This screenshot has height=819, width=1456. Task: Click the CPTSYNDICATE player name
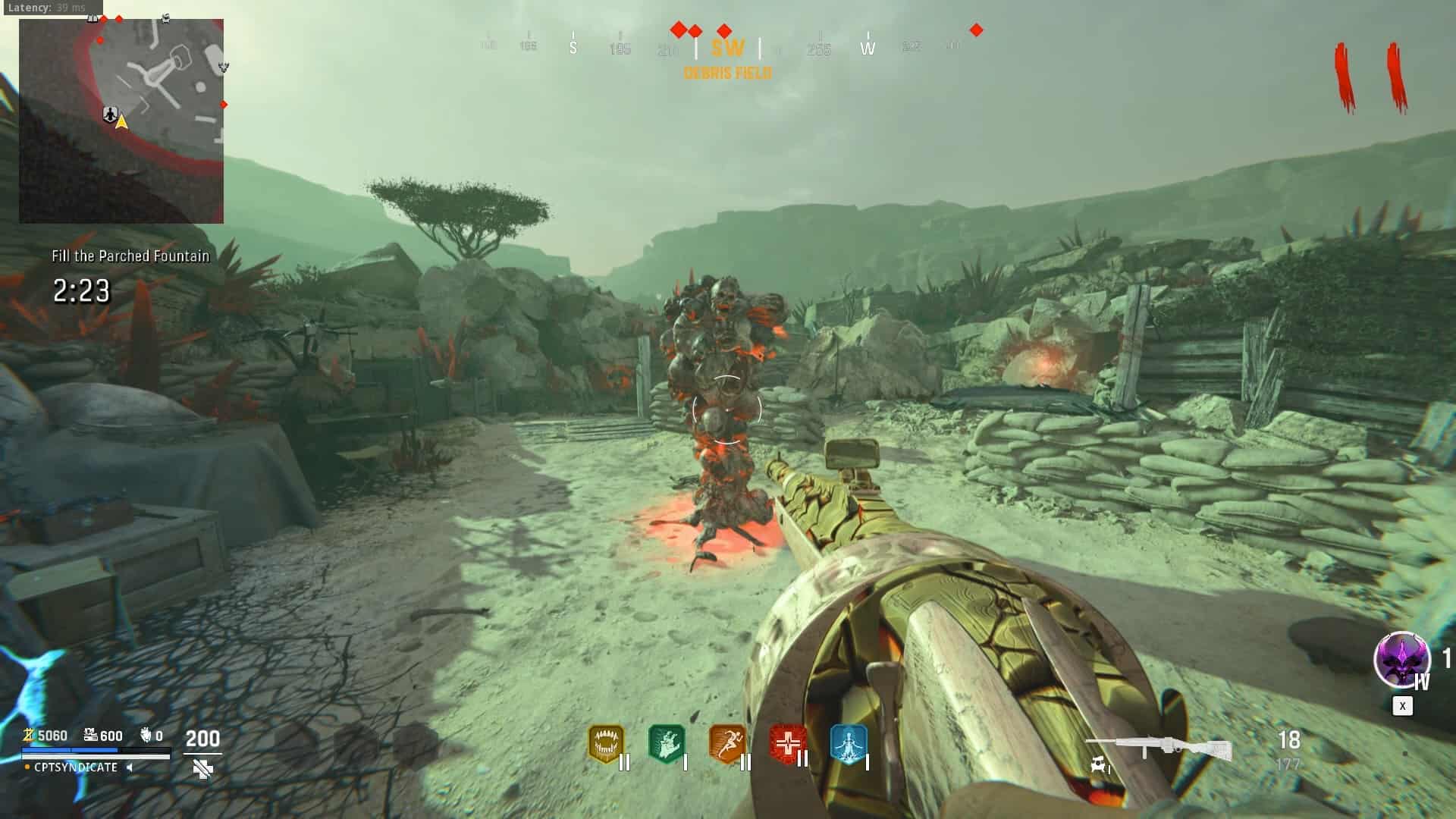tap(76, 767)
